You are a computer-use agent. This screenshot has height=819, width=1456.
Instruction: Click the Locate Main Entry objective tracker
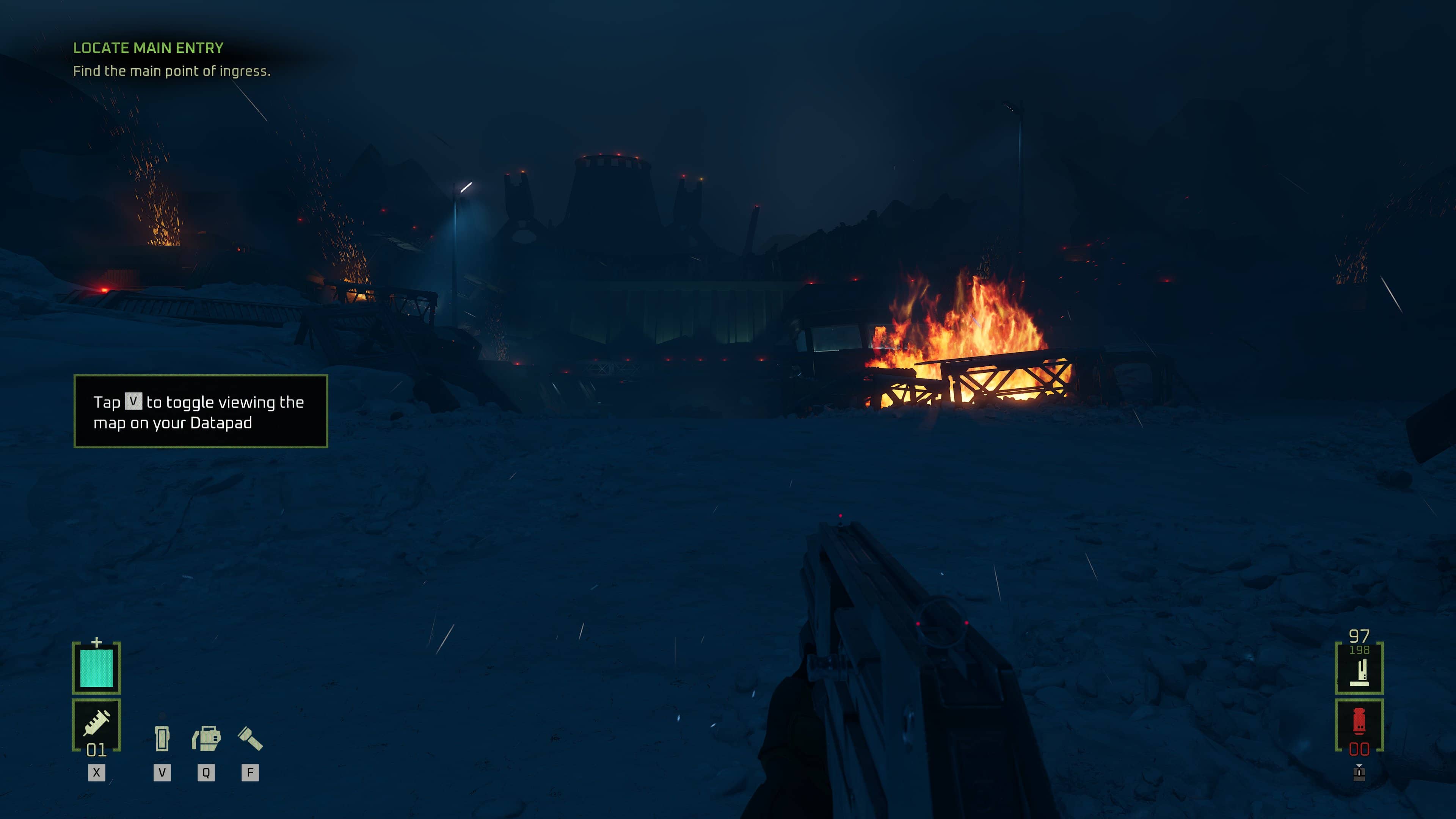[148, 48]
